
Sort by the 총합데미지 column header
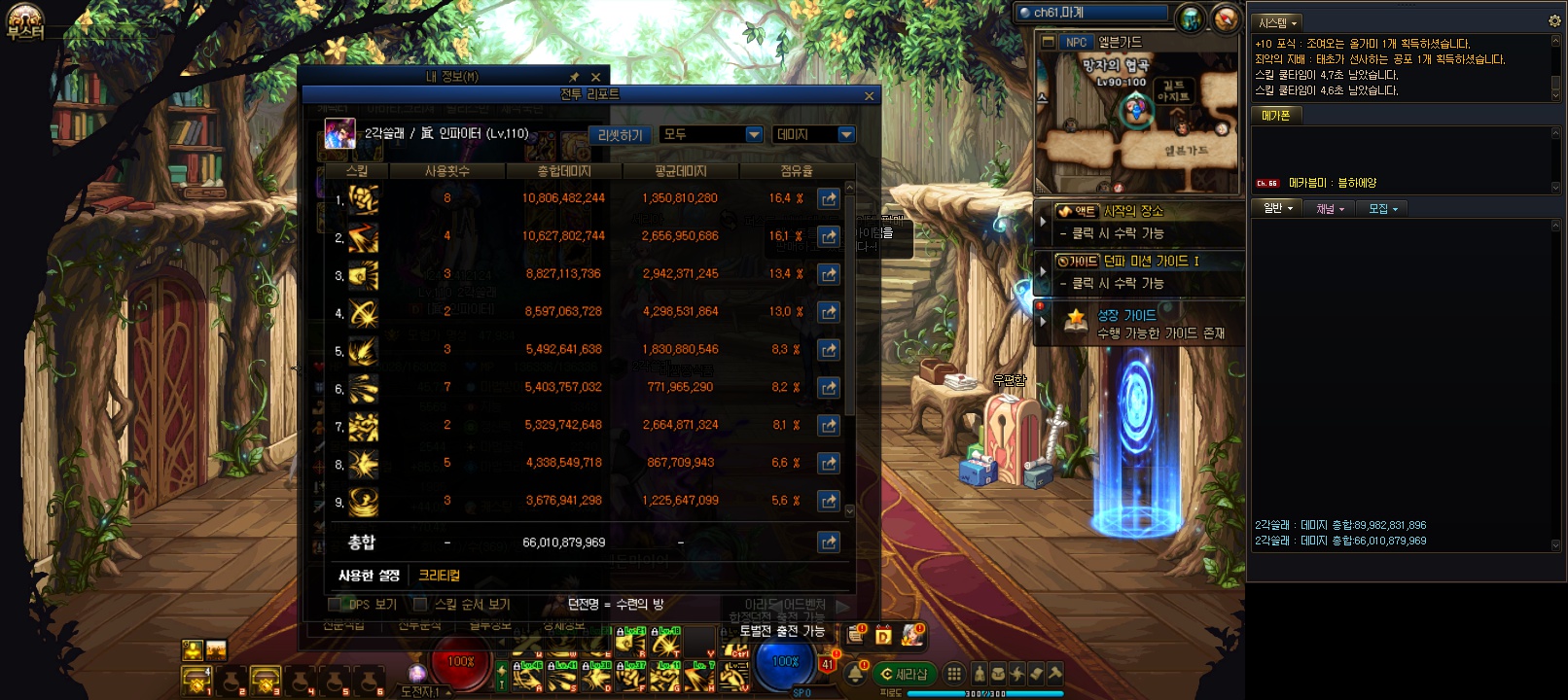pos(564,171)
